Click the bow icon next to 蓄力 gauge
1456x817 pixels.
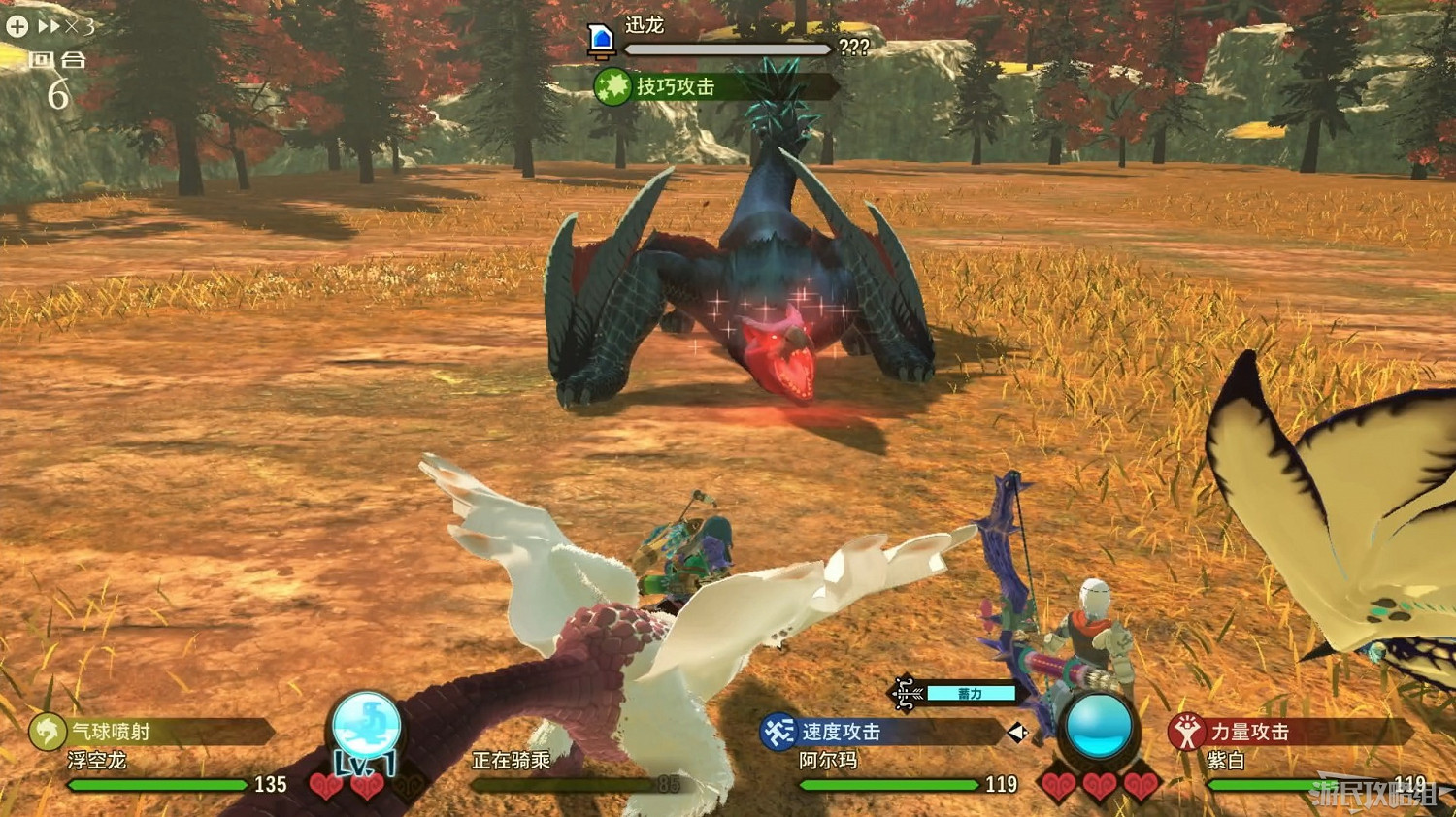coord(903,693)
